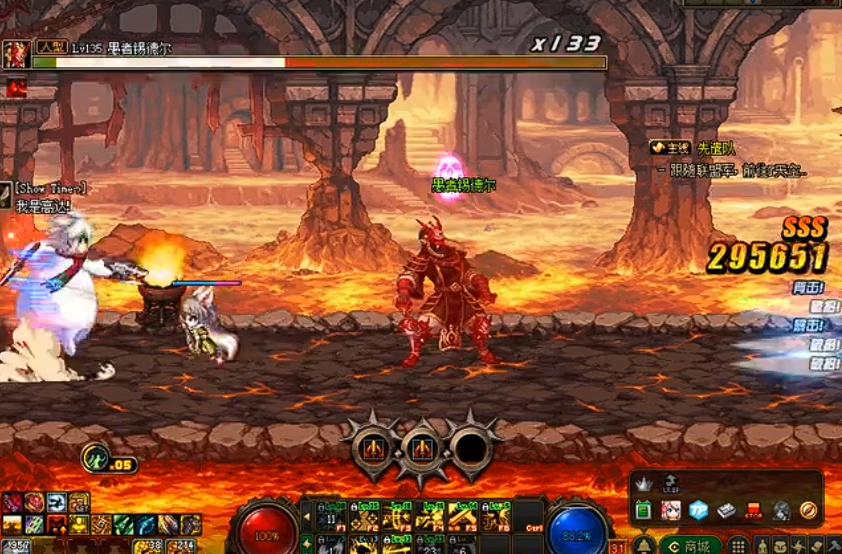Use the consumable slot with count 214
The width and height of the screenshot is (842, 554).
[180, 546]
